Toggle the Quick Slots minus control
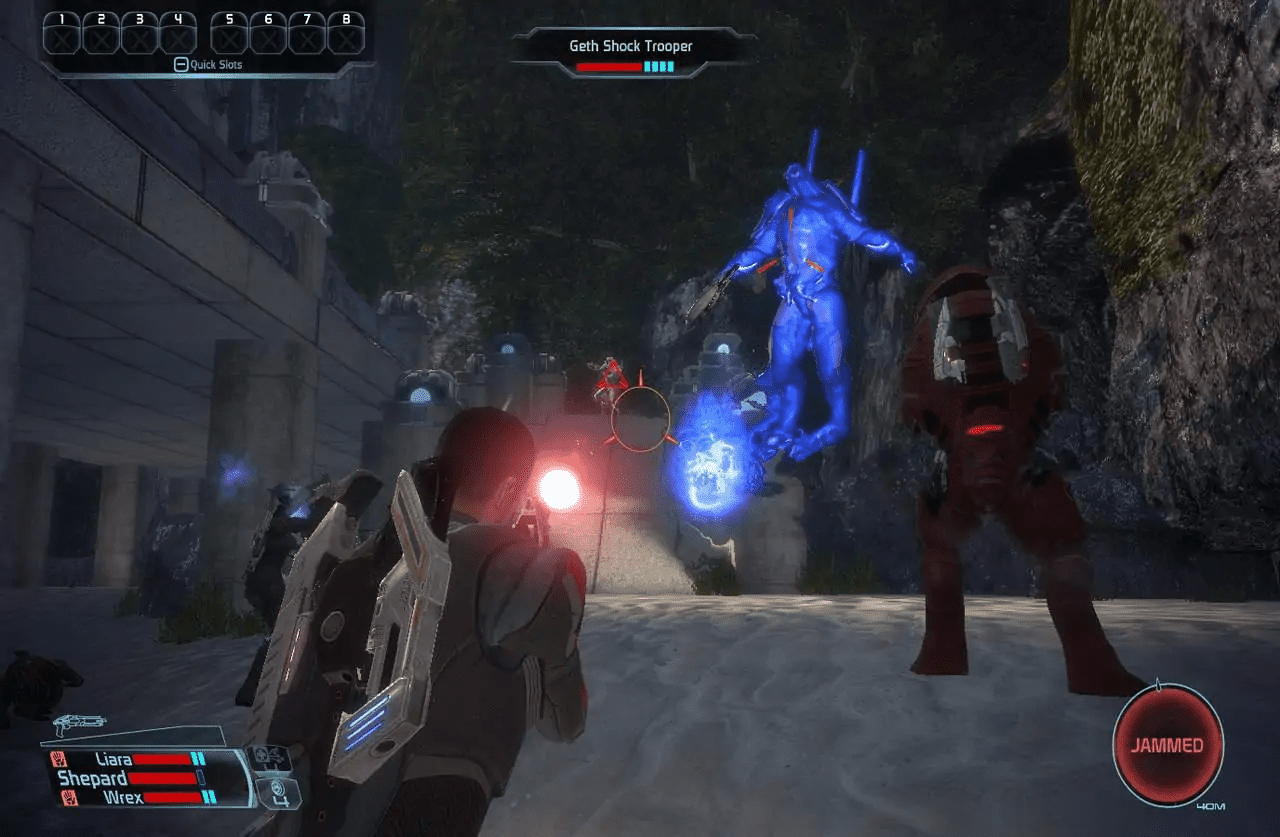Screen dimensions: 1280x837 click(181, 63)
